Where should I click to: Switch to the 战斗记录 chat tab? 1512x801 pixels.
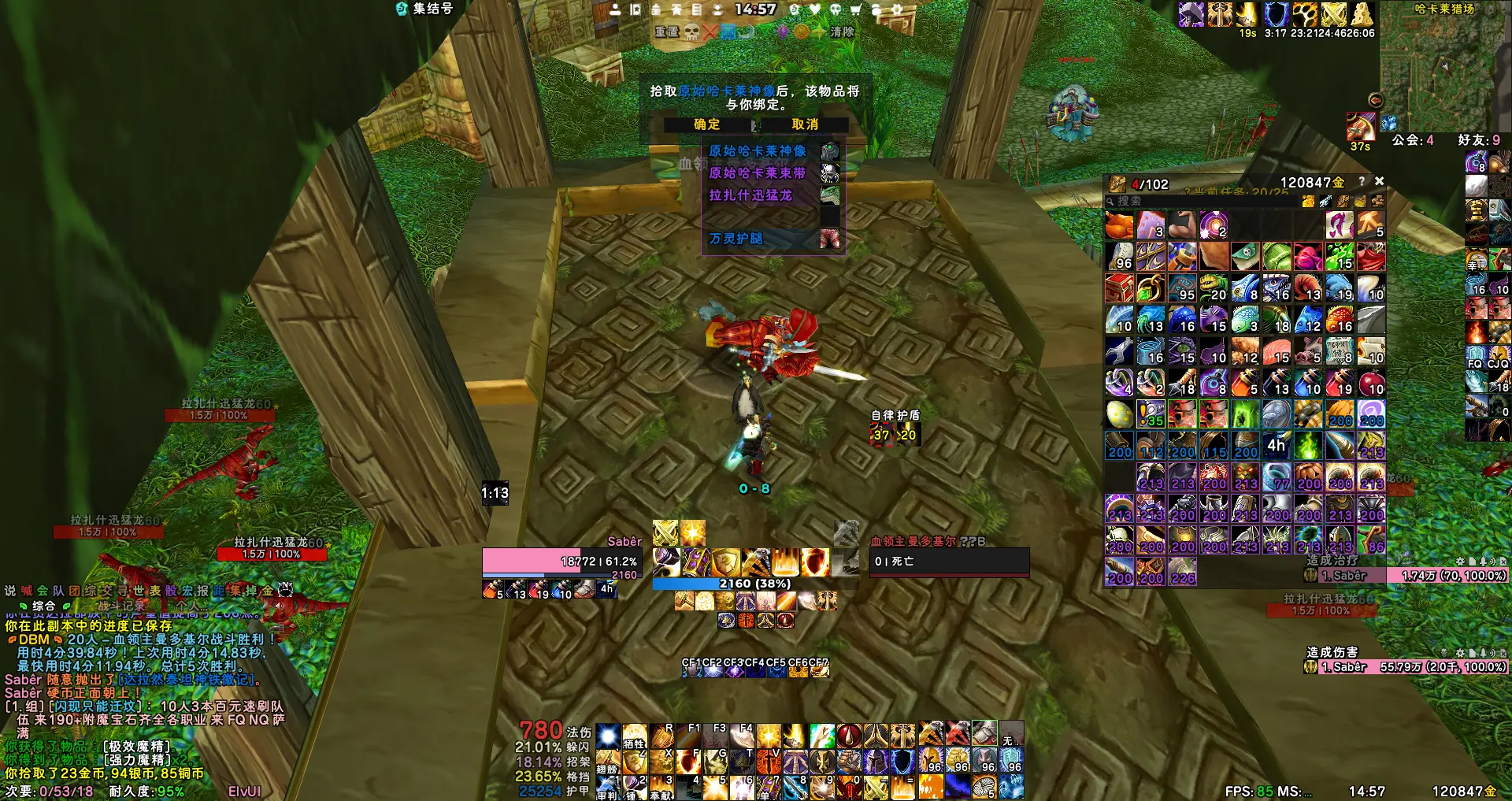[121, 606]
